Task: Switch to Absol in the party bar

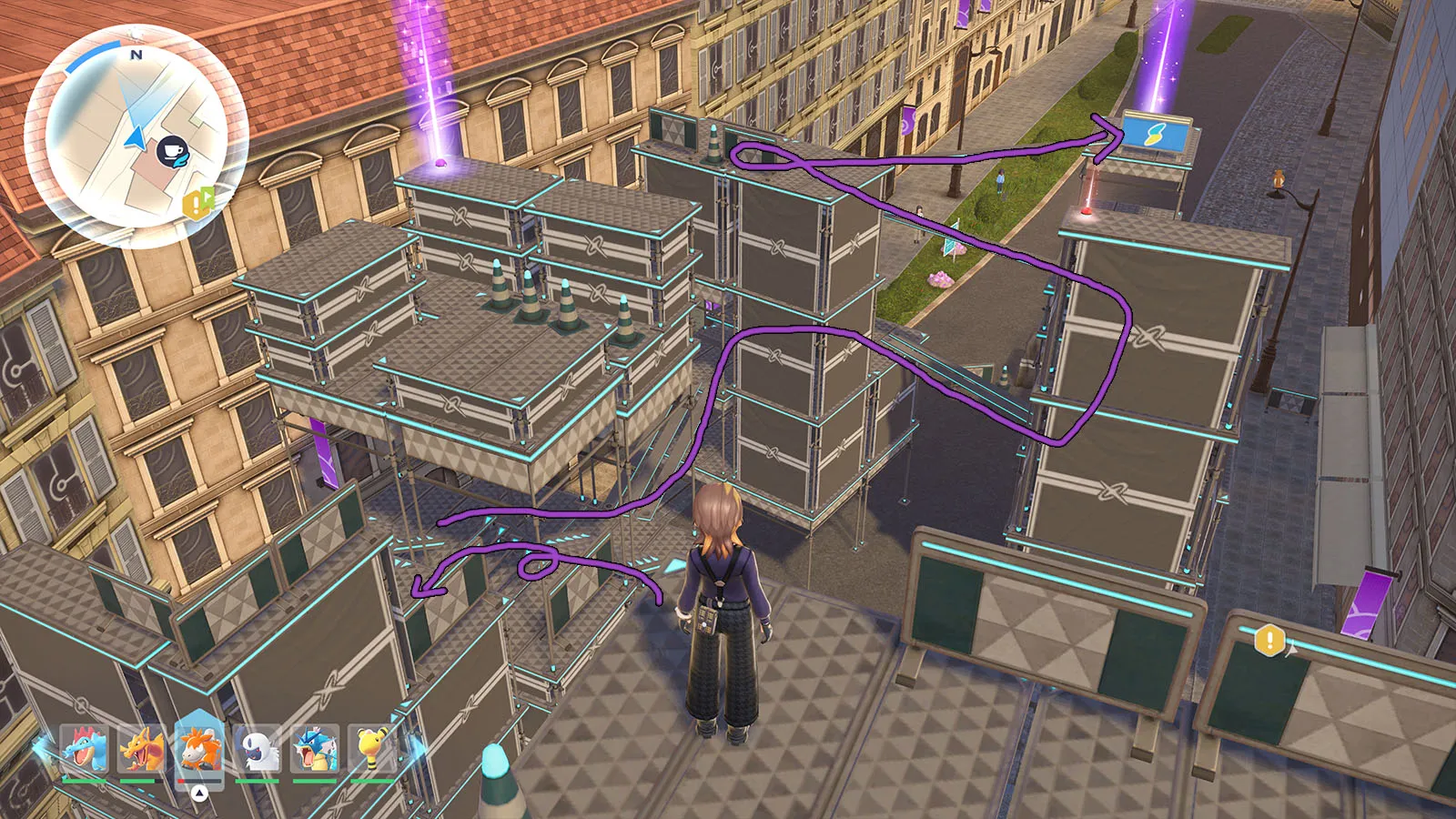Action: [x=258, y=751]
